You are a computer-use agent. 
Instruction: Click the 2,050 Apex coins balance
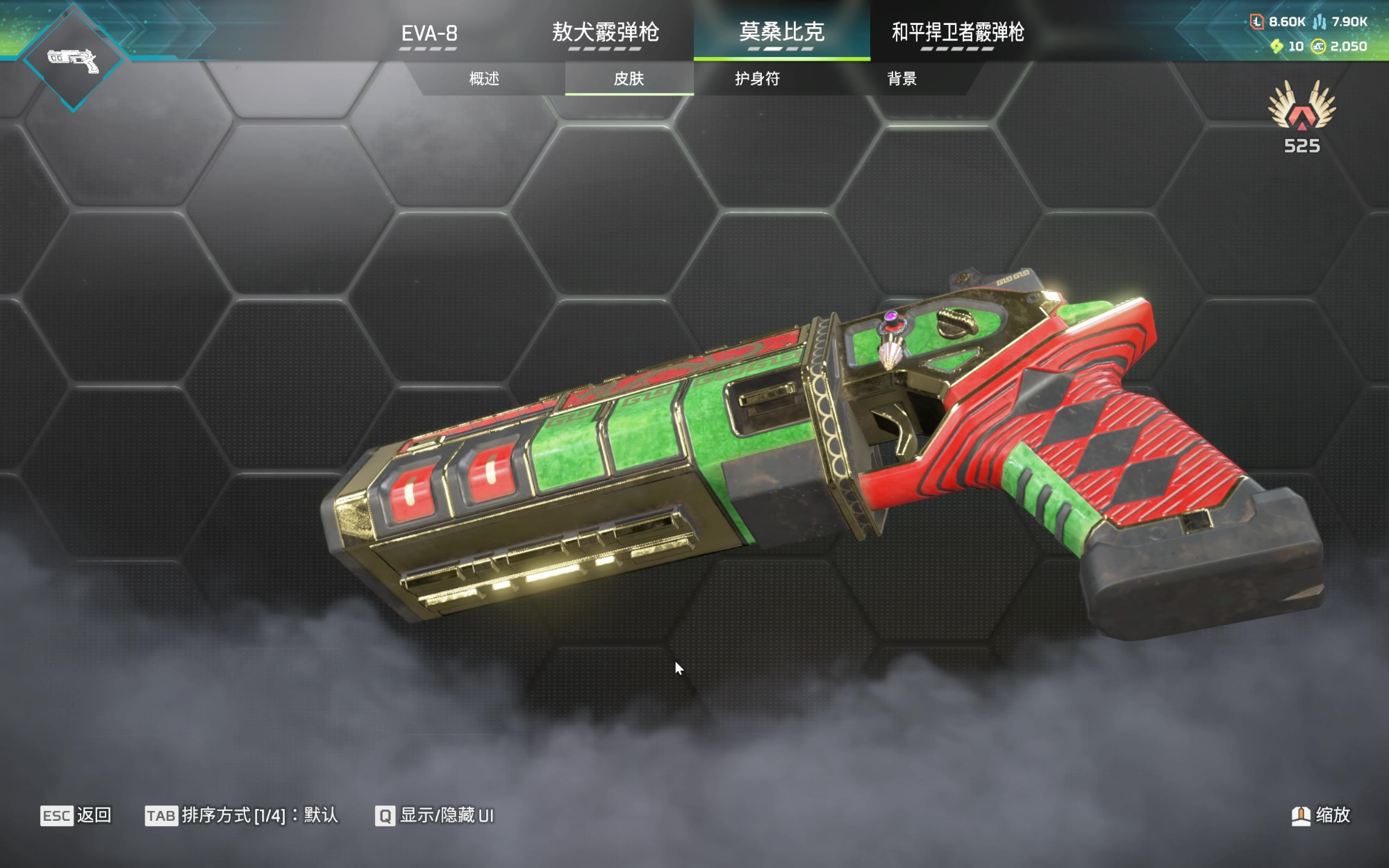1339,47
